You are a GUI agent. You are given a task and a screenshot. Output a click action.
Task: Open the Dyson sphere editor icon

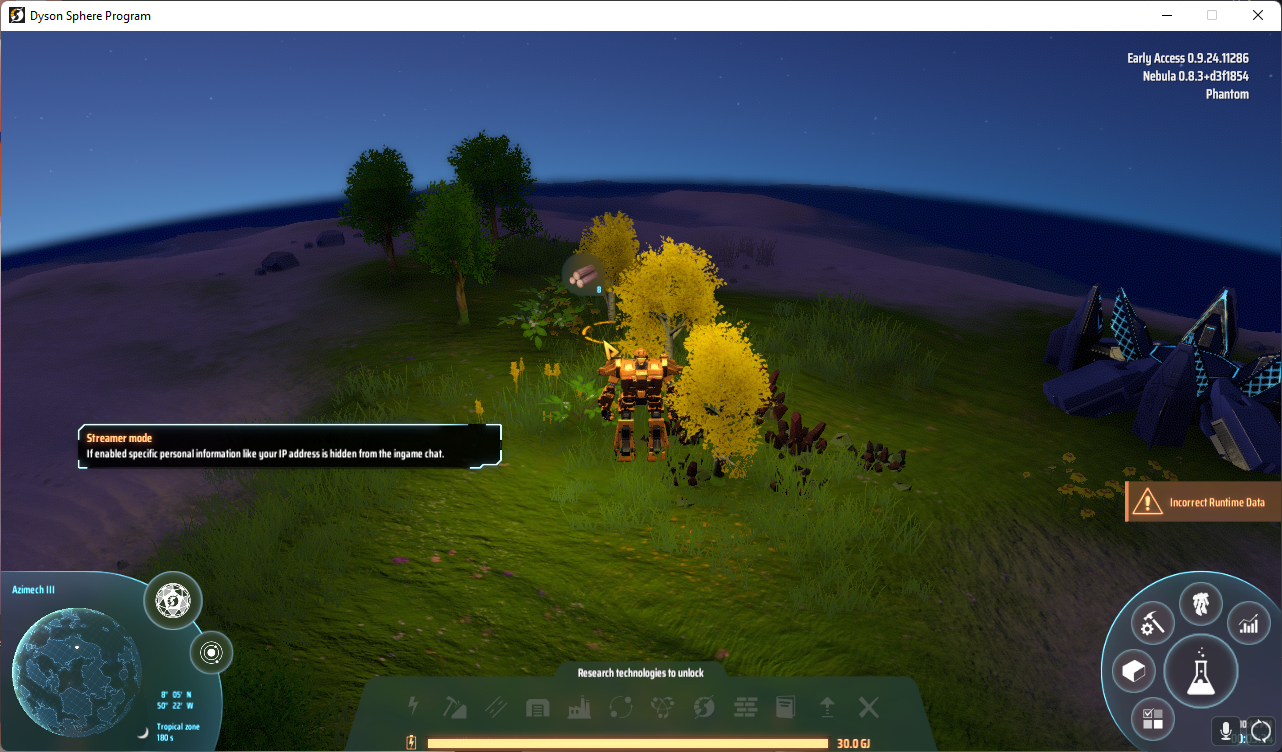tap(173, 601)
